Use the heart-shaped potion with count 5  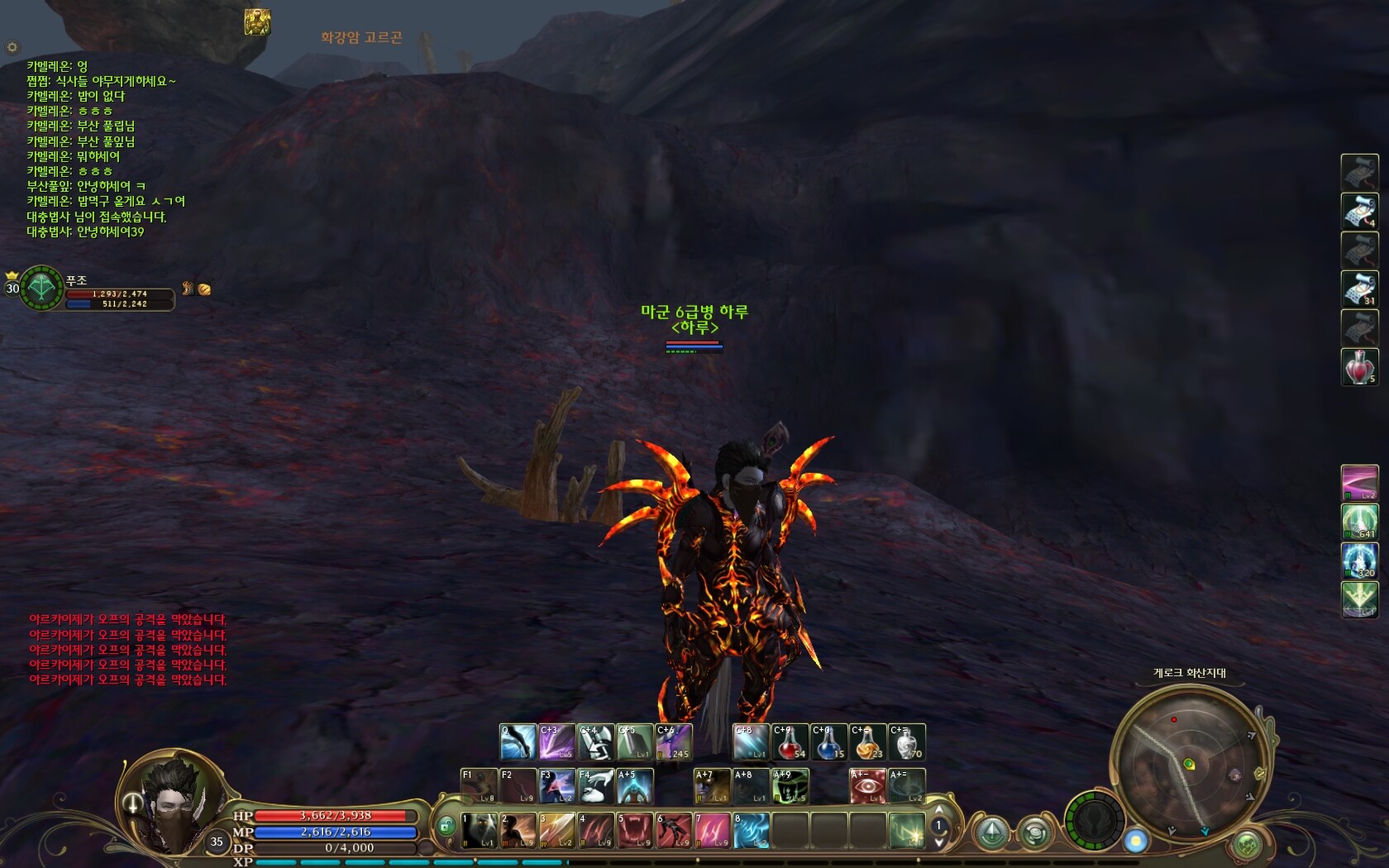point(1359,366)
